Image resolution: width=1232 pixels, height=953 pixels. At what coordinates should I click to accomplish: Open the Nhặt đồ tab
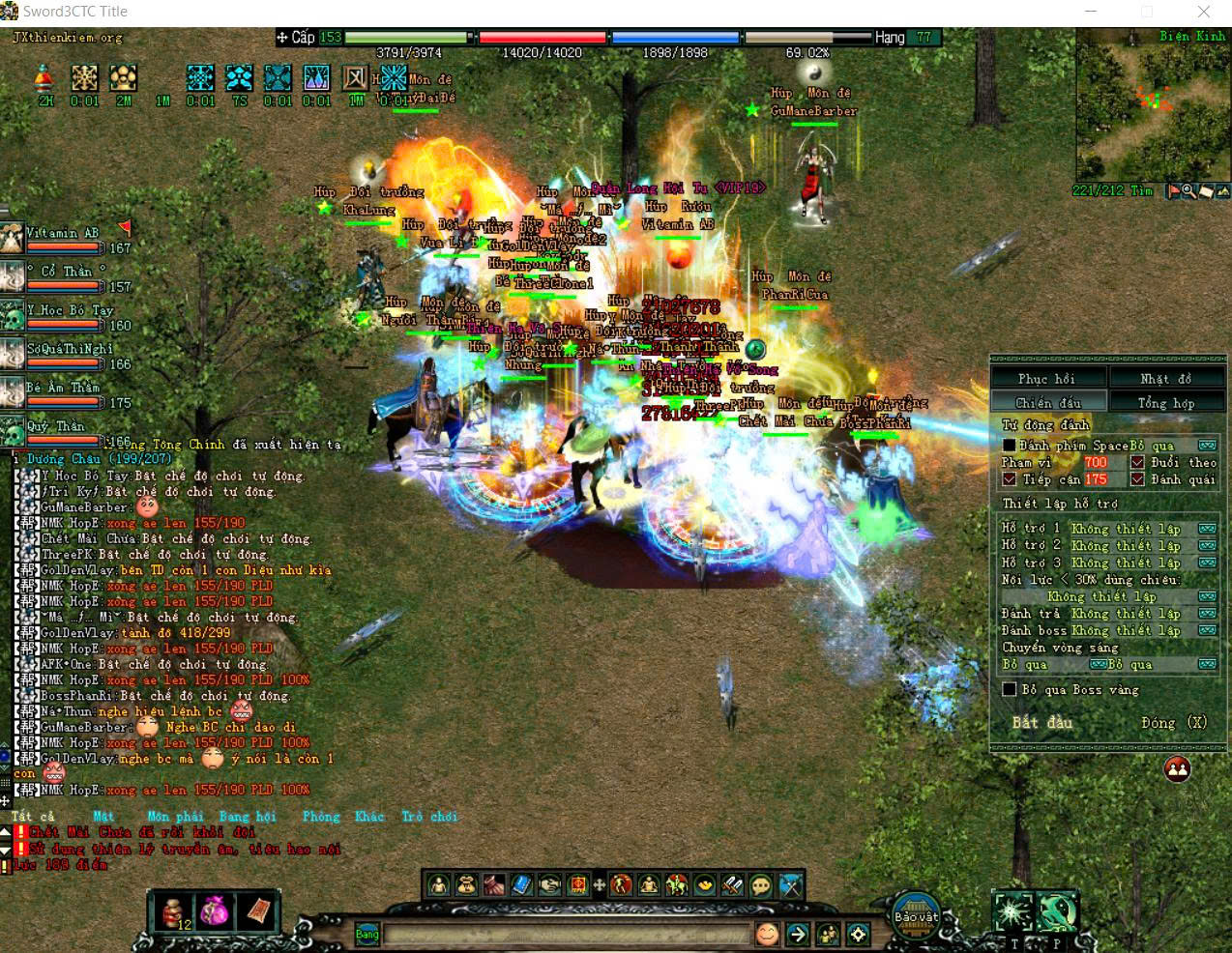1166,379
